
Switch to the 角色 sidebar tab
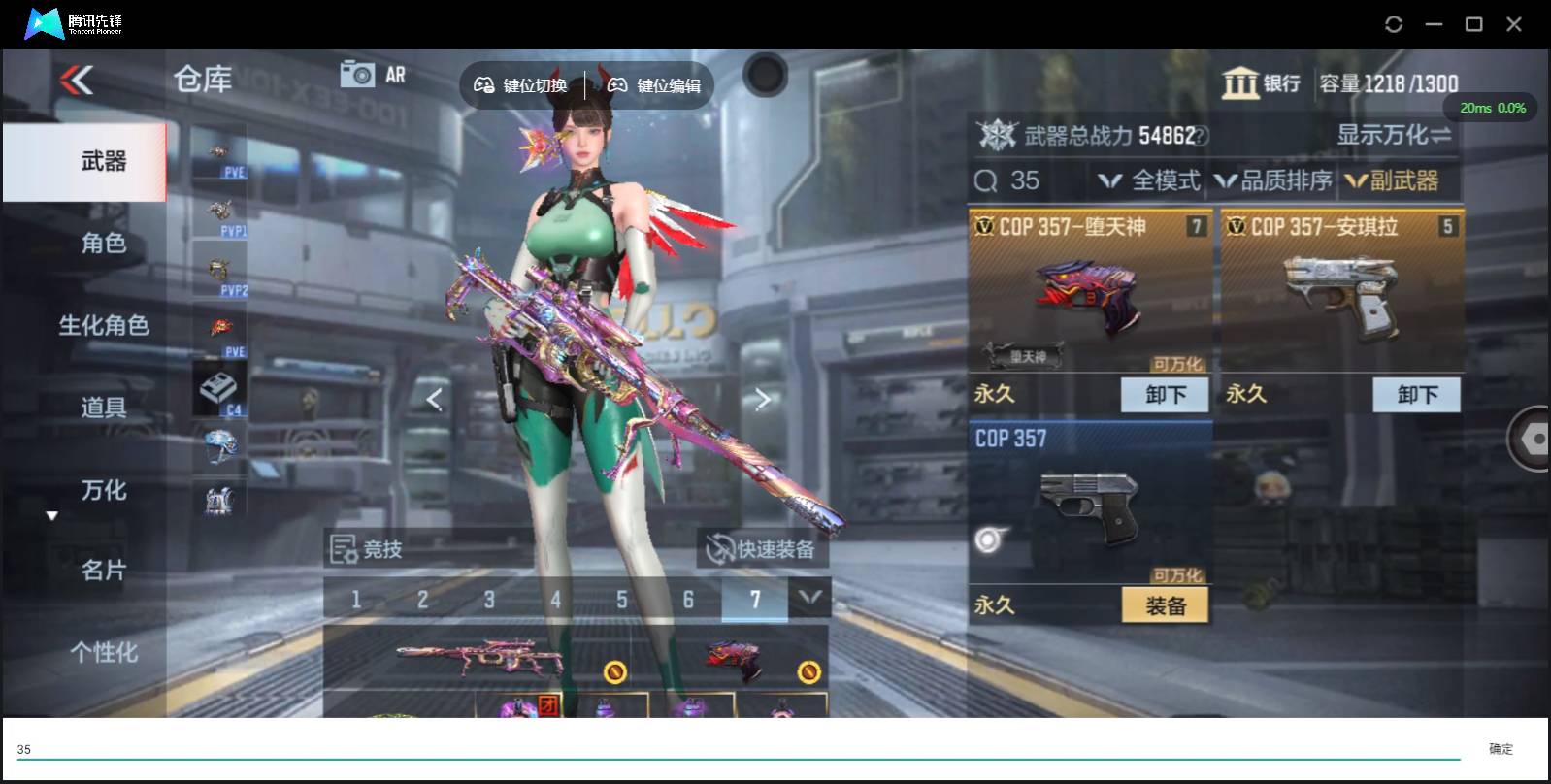tap(103, 244)
